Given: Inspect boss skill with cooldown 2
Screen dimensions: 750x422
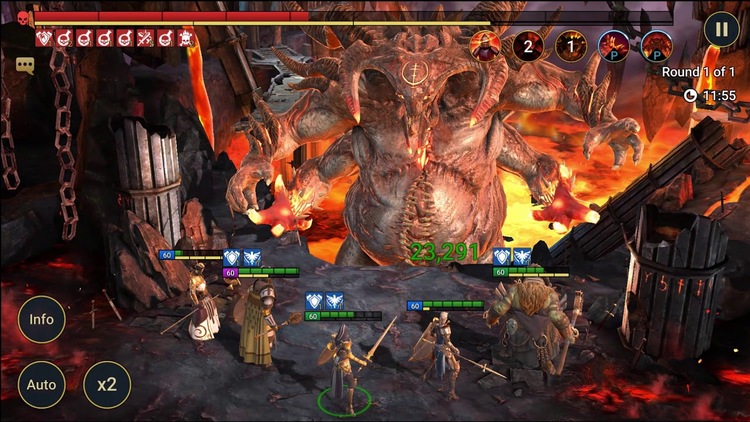Looking at the screenshot, I should pos(528,45).
